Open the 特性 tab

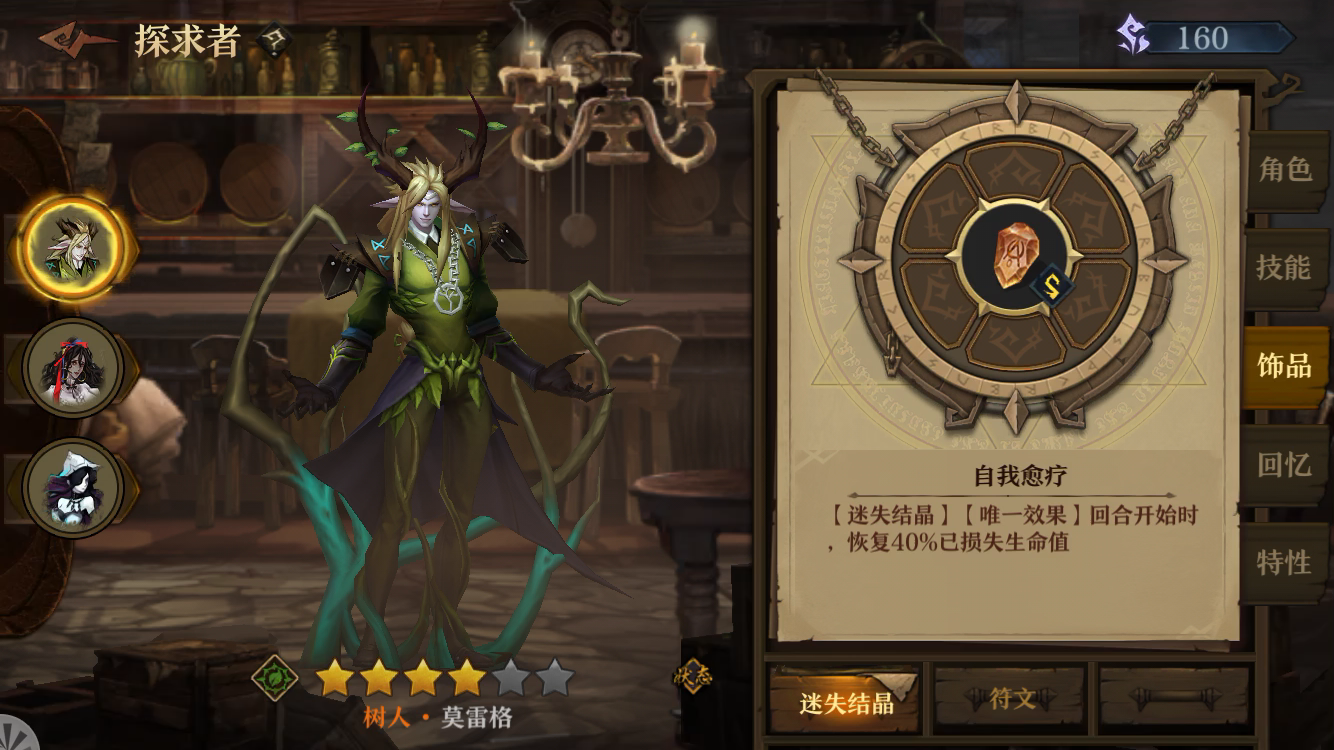tap(1286, 563)
